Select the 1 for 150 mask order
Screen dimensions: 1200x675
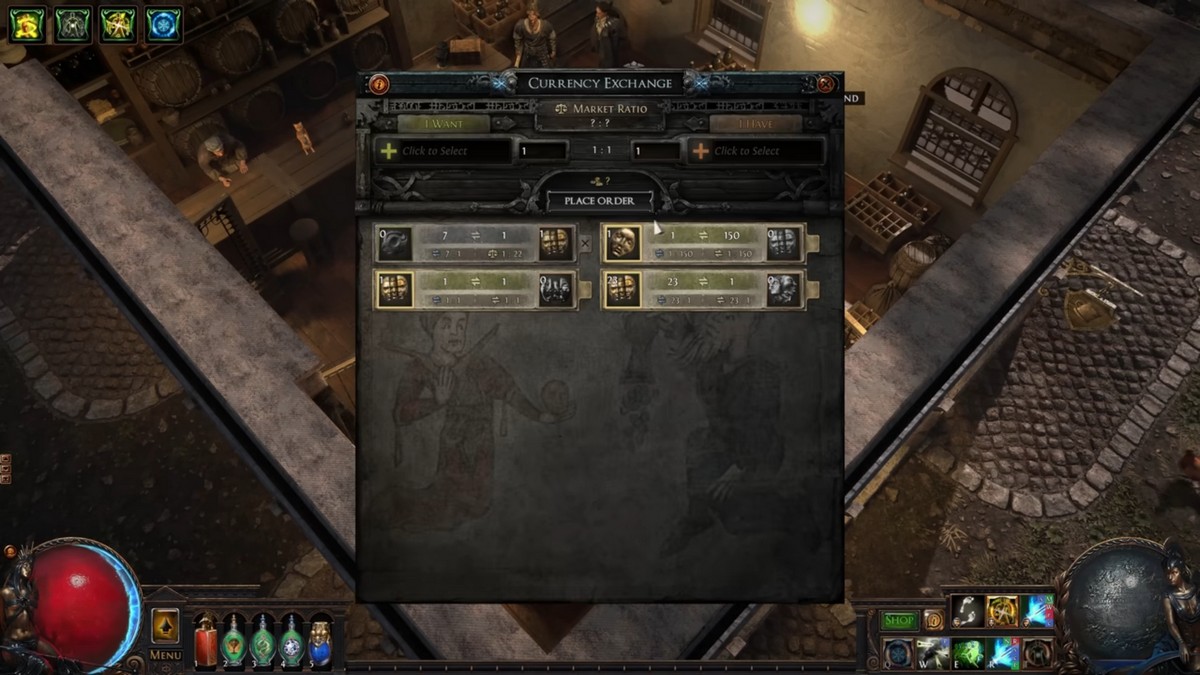tap(703, 243)
